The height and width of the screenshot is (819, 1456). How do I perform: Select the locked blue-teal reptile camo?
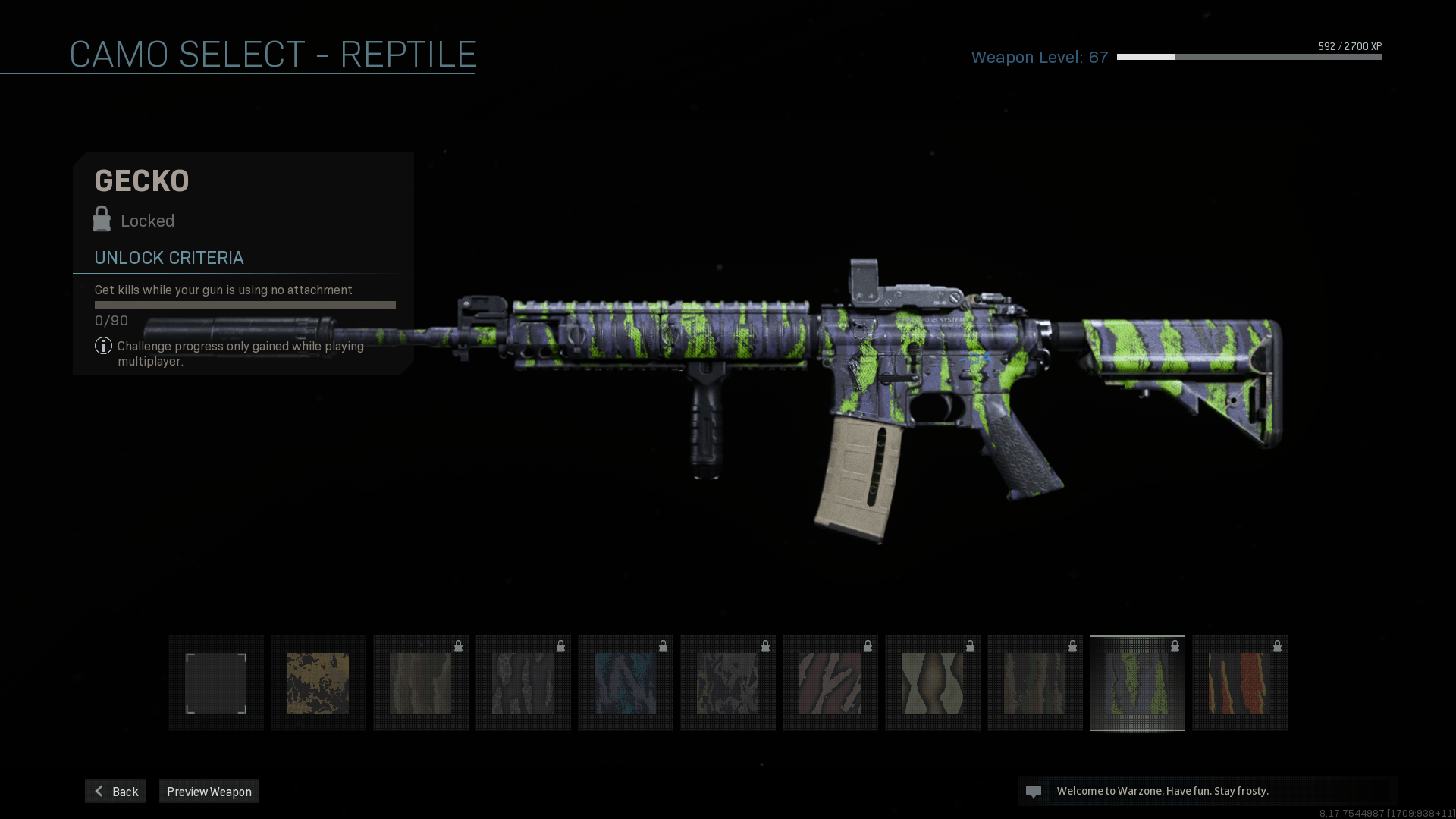(626, 683)
